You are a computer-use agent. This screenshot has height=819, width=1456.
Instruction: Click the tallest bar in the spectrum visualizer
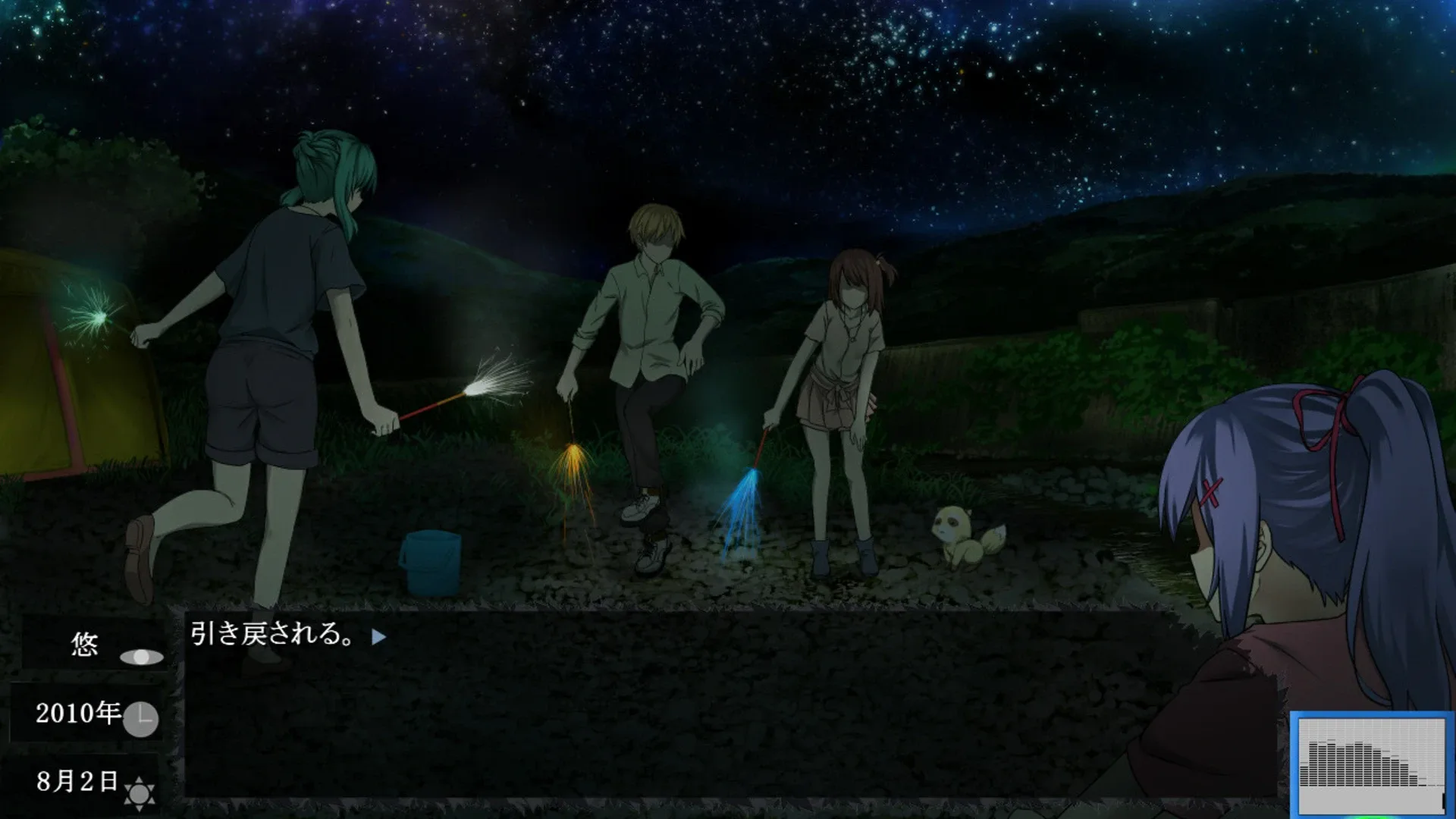click(x=1330, y=762)
